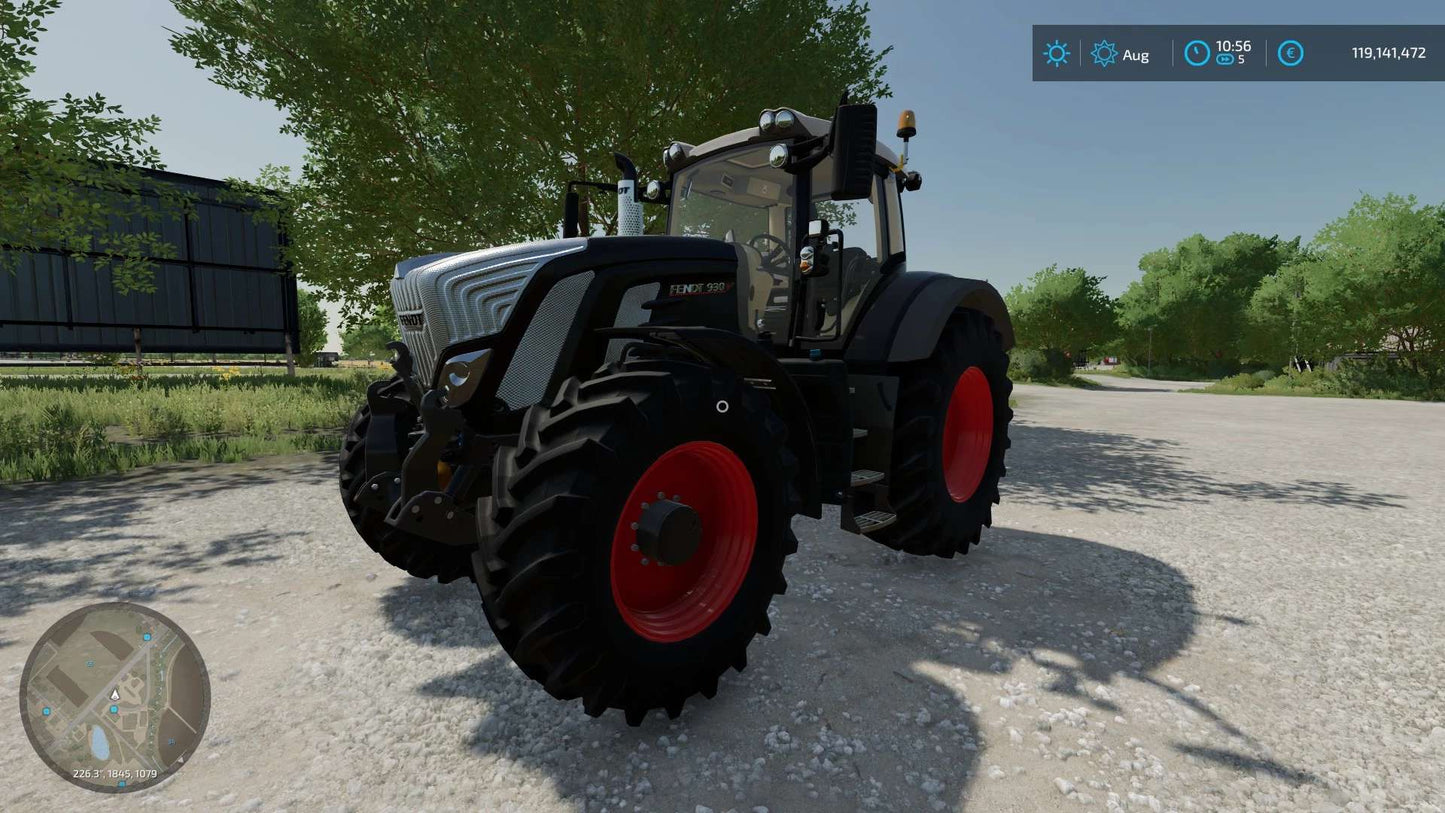Click the blue marker at the minimap bottom
Image resolution: width=1445 pixels, height=813 pixels.
tap(122, 783)
